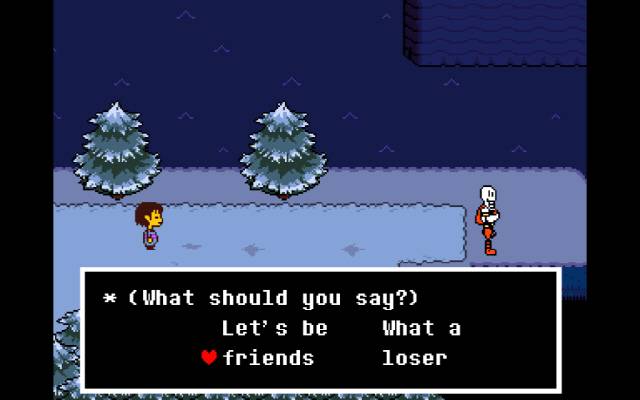This screenshot has width=640, height=400.
Task: Select the "What a loser" dialogue option
Action: click(420, 343)
